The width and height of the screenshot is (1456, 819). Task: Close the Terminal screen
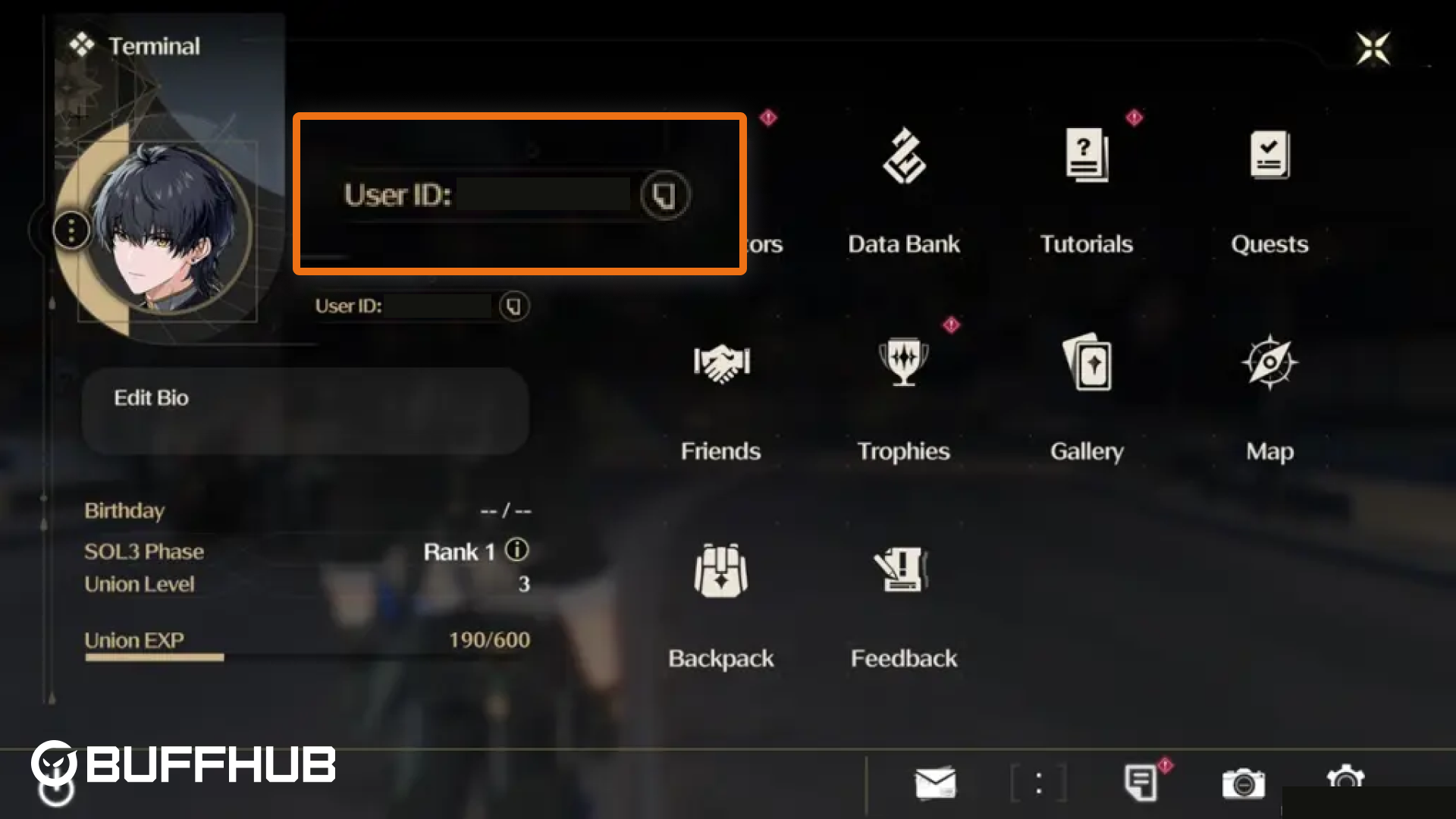1373,47
